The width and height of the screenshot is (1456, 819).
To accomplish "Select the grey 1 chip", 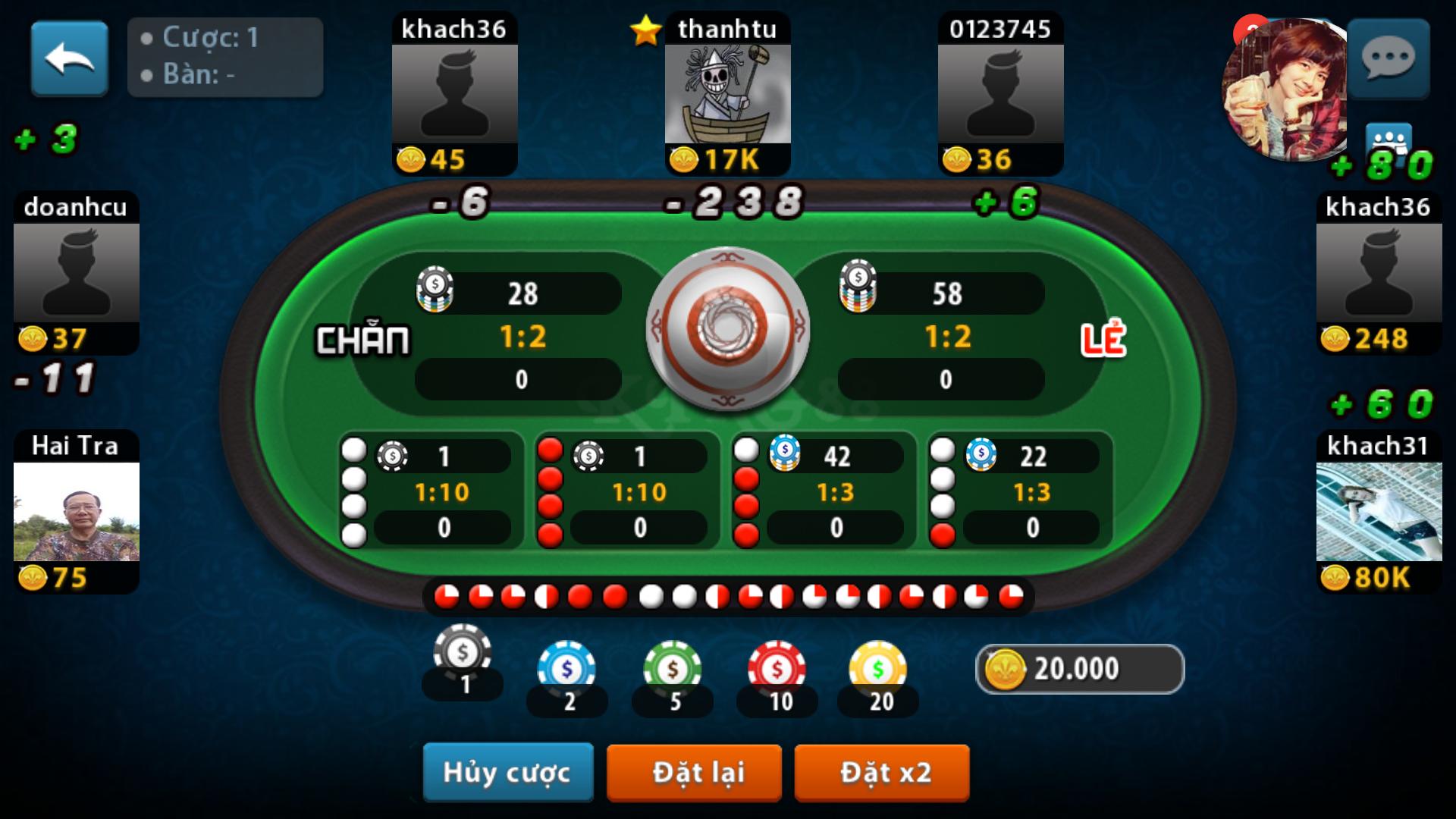I will coord(463,654).
